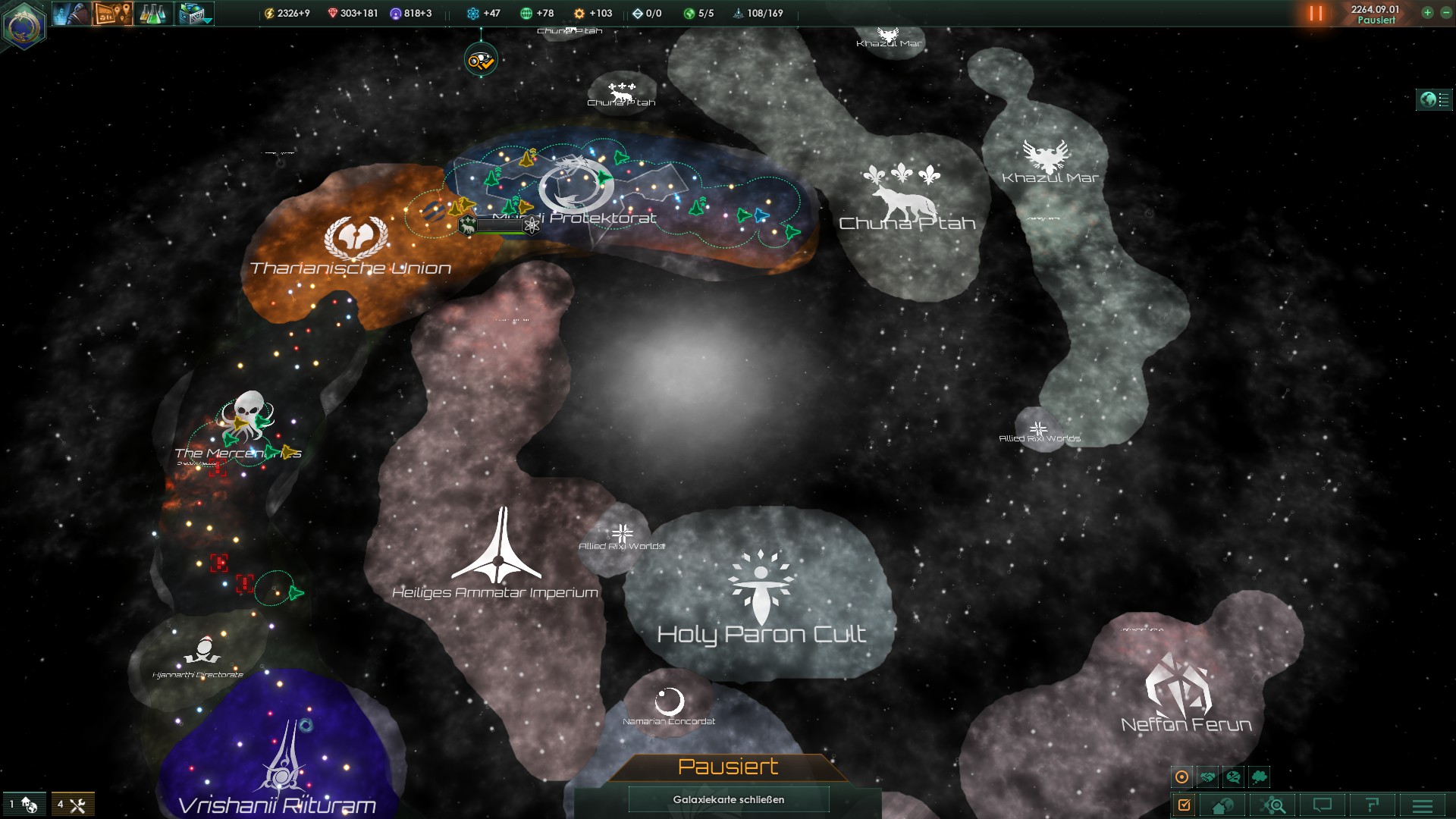Open the empire emblem government panel

(24, 25)
